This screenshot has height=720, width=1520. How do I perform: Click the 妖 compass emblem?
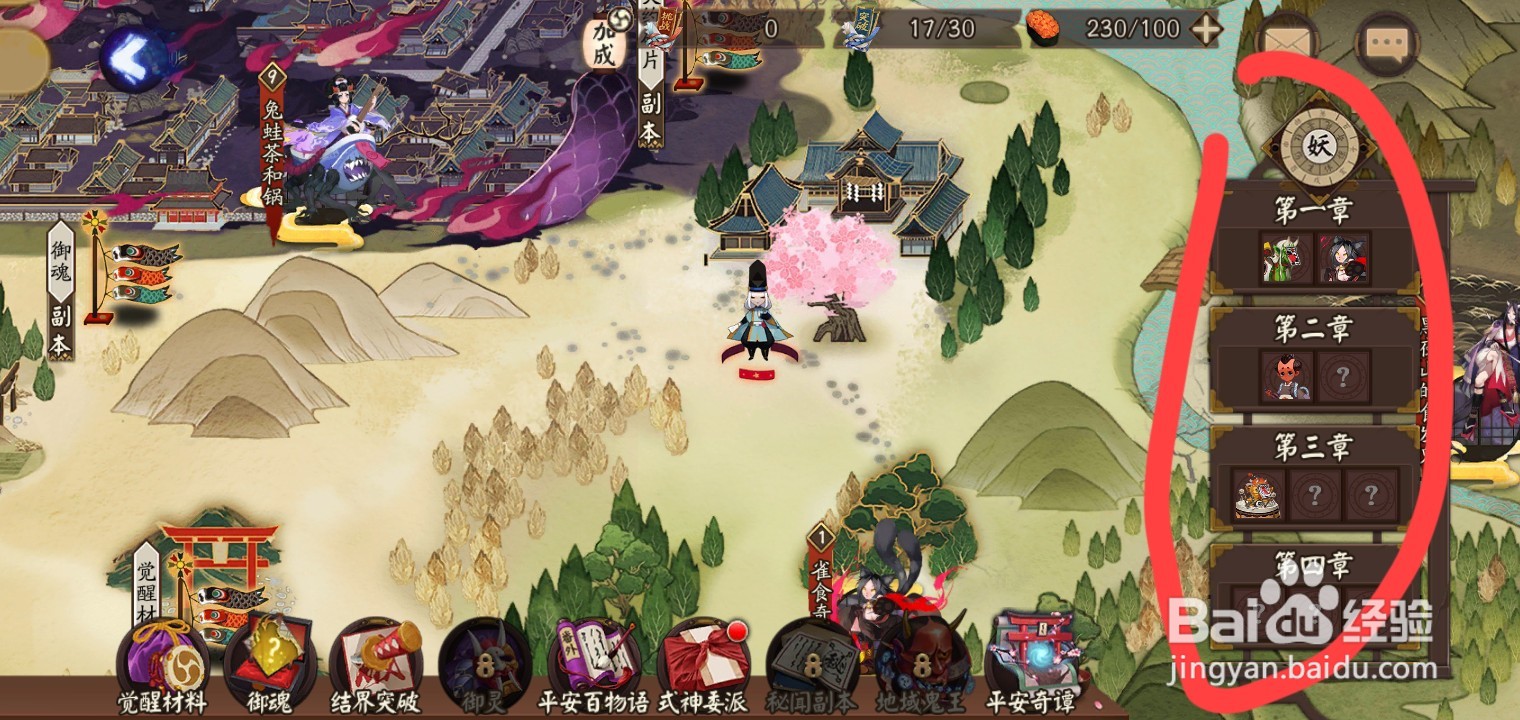point(1317,145)
